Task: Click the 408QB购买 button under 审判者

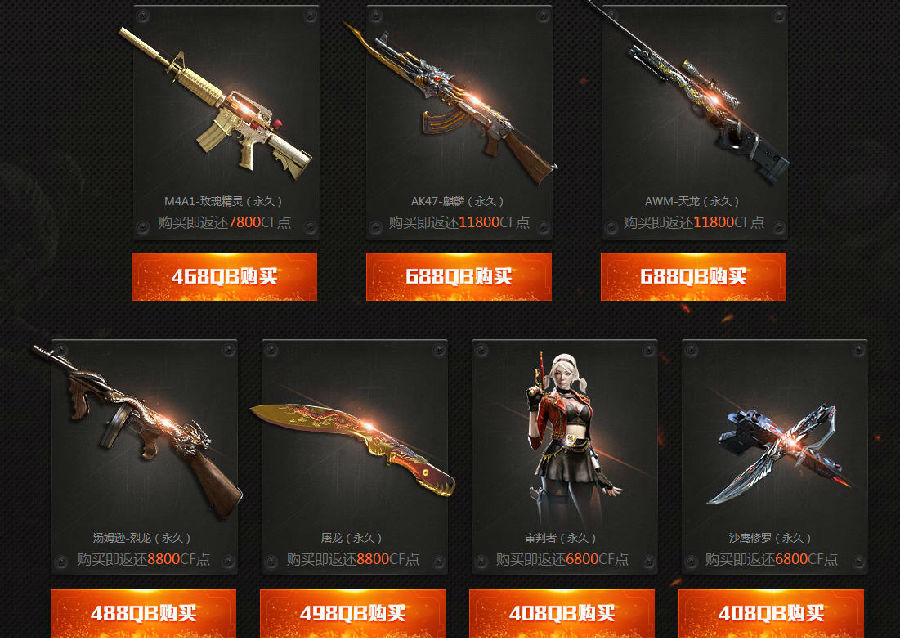Action: (x=562, y=612)
